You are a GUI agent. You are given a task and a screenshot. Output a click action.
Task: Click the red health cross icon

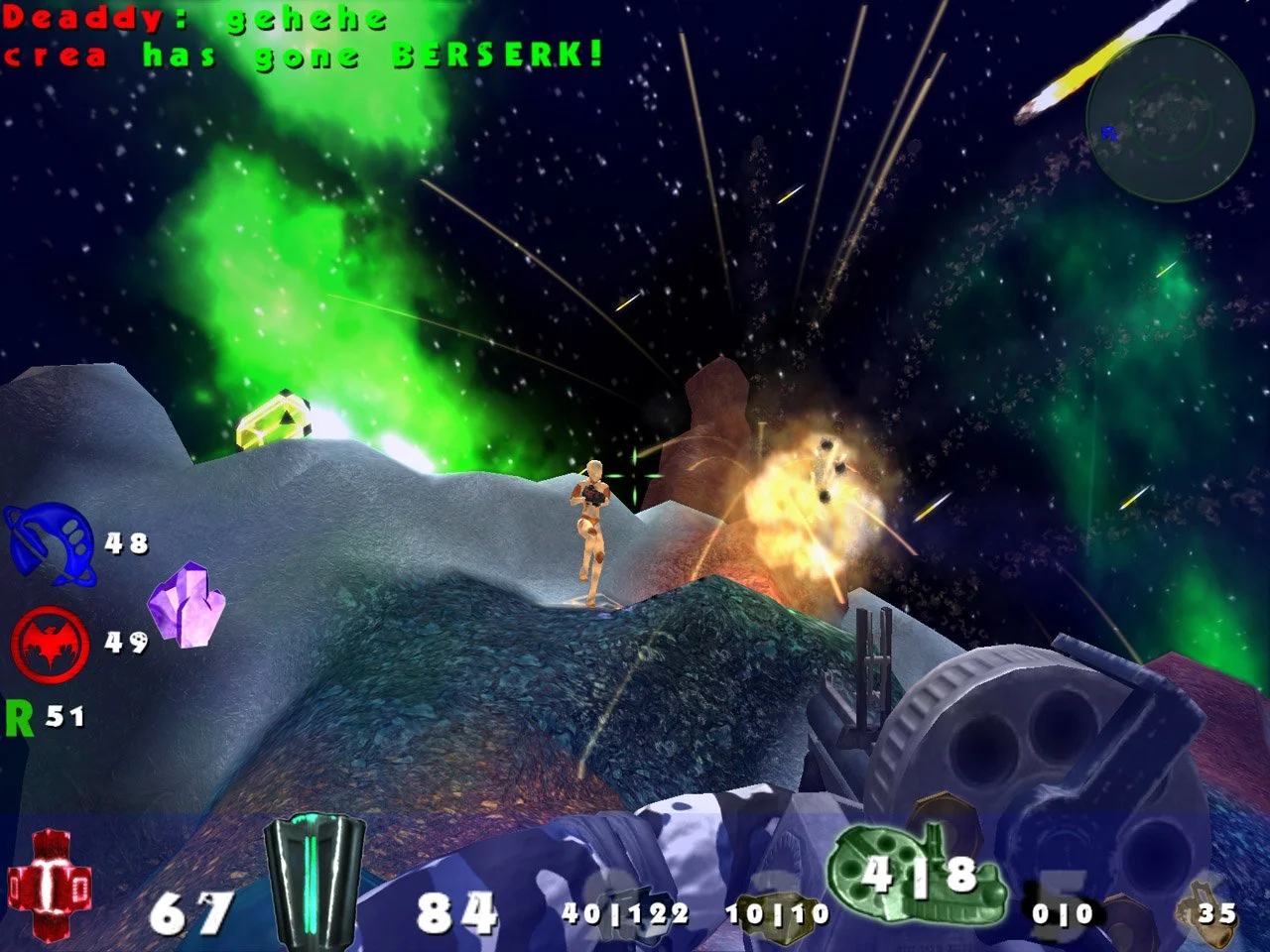click(50, 885)
